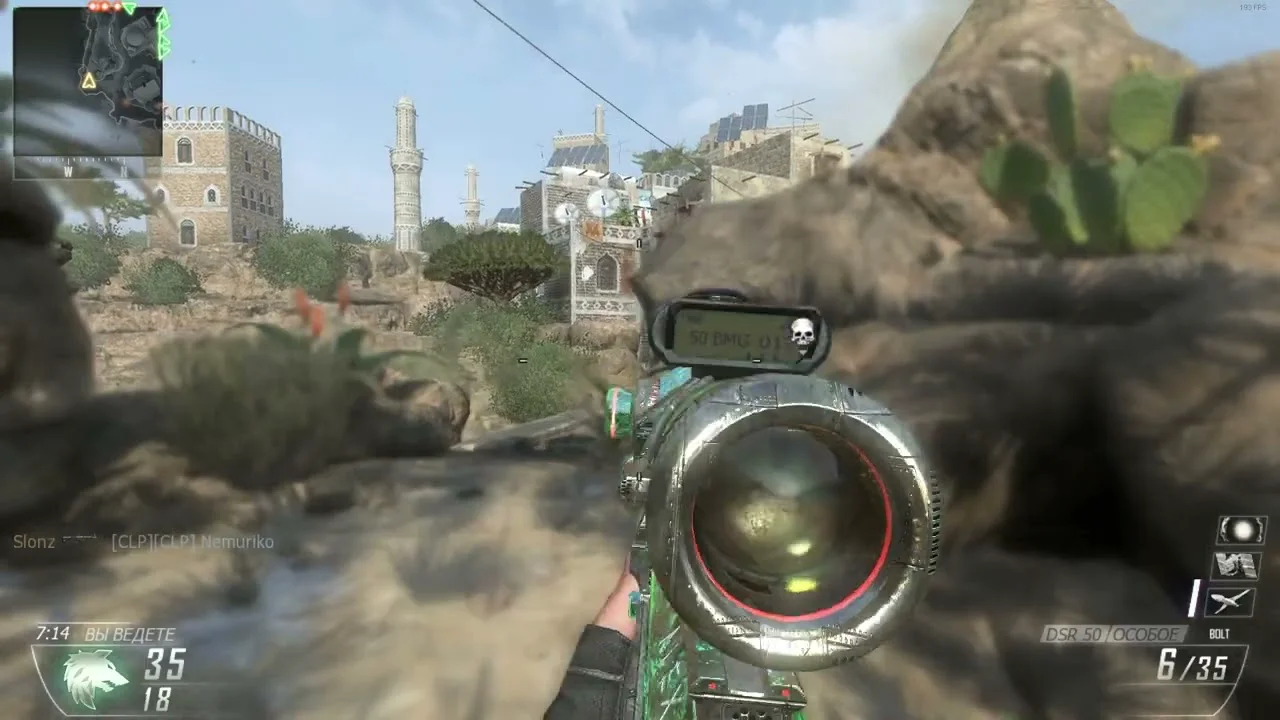
Task: Select the satellite scorestreak icon
Action: click(x=1236, y=565)
